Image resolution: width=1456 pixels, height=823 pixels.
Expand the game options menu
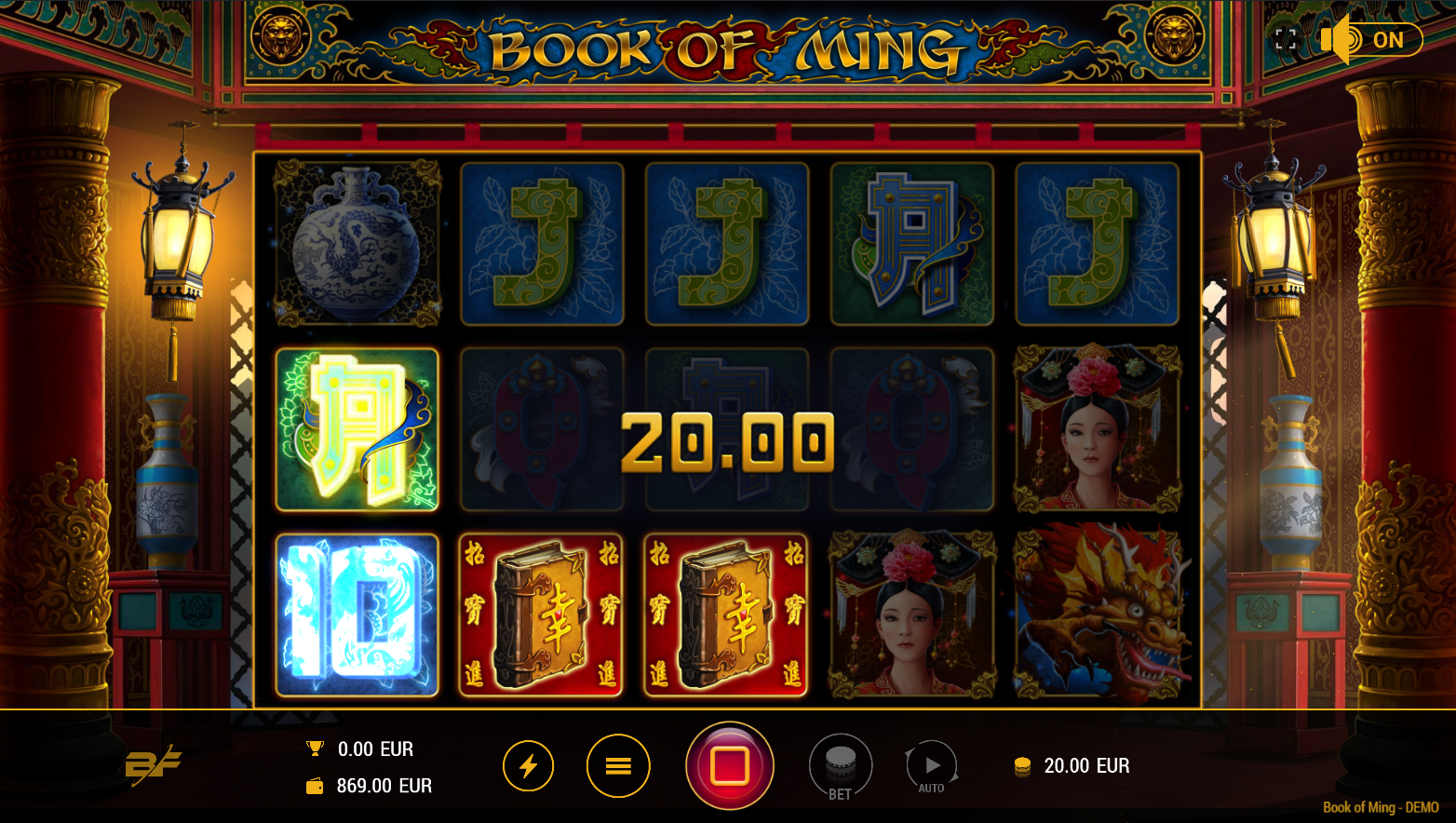tap(619, 765)
